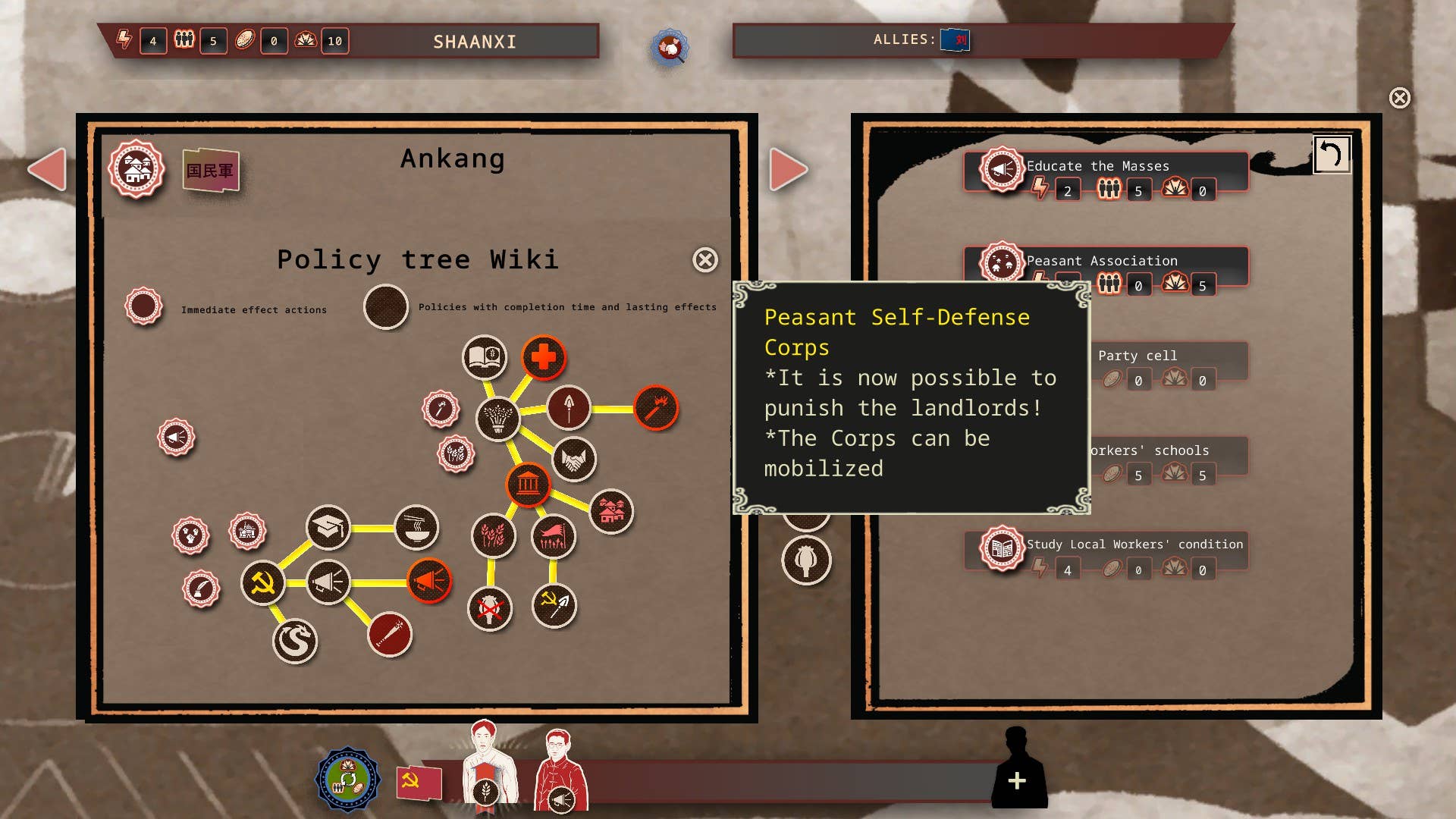The image size is (1456, 819).
Task: Click the red communist flag icon
Action: click(419, 782)
